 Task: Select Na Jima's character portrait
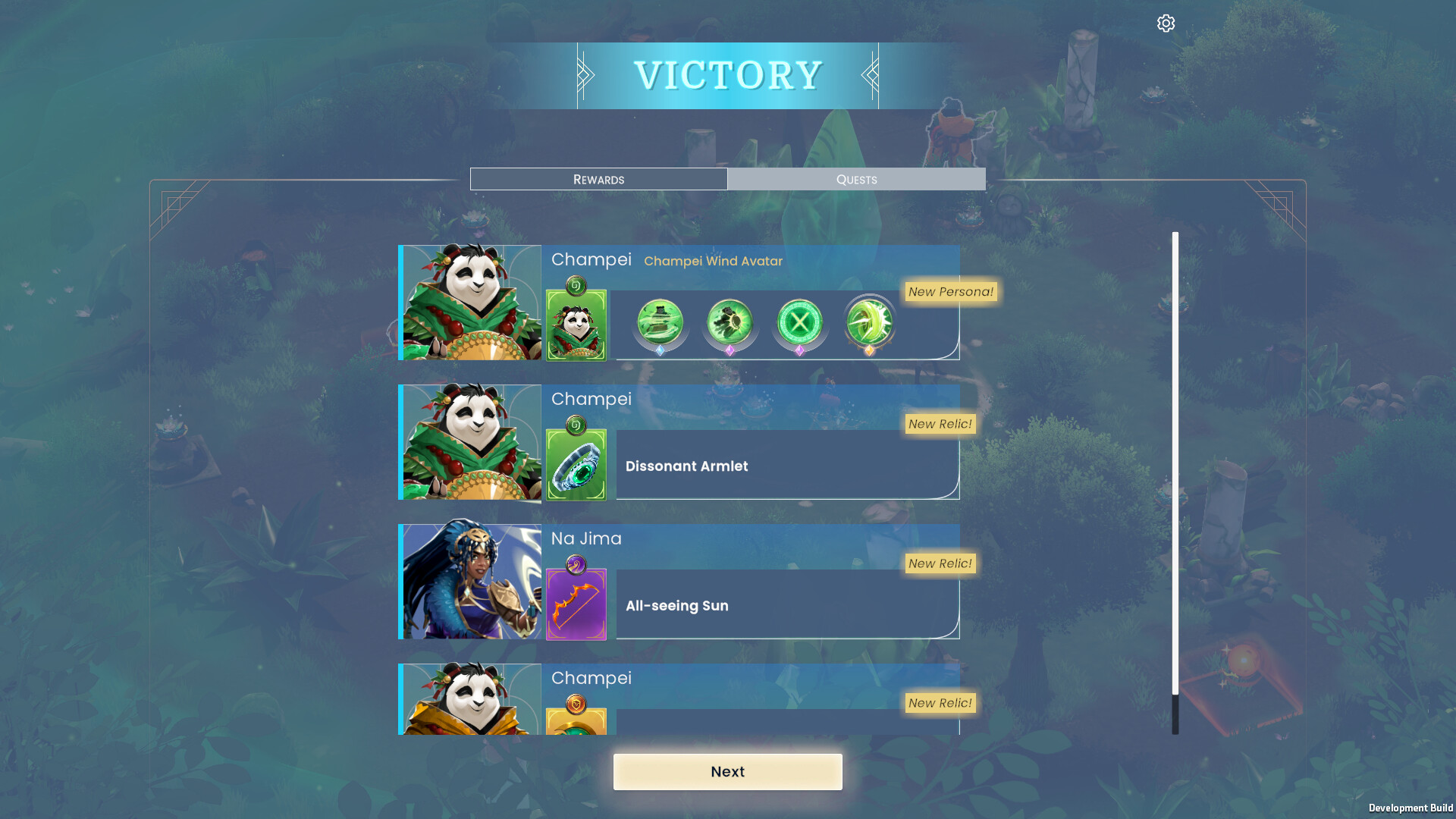click(x=470, y=581)
